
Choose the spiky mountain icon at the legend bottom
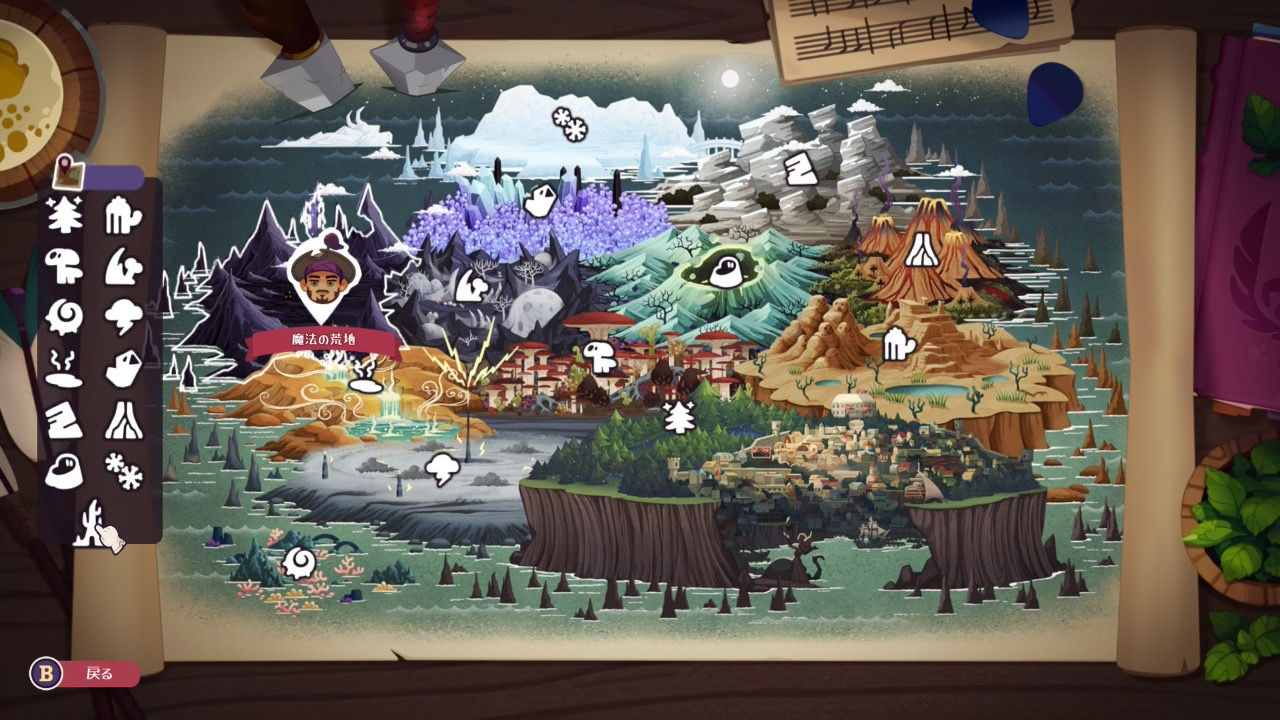[x=92, y=520]
